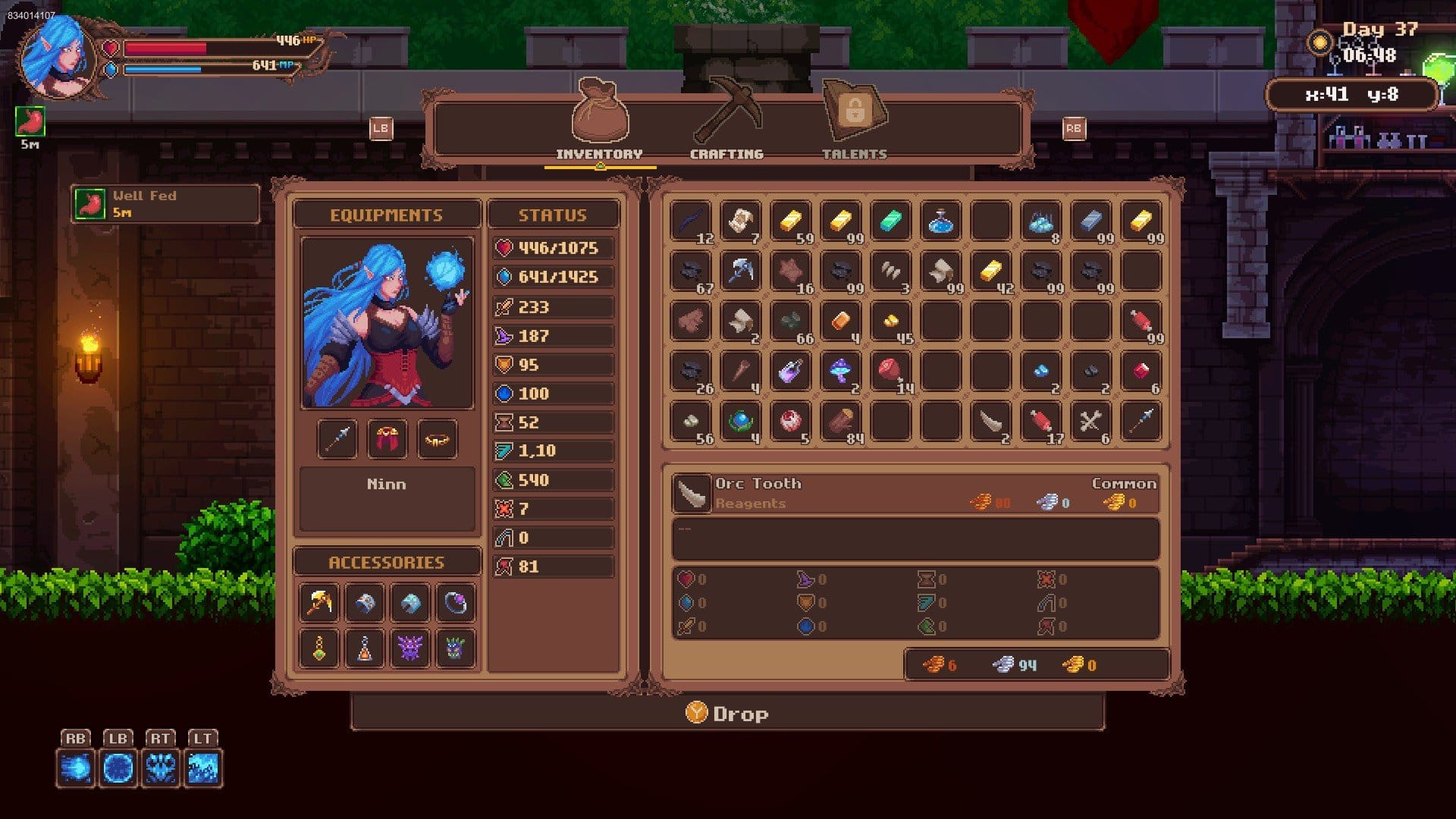
Task: Switch to the Crafting tab
Action: pyautogui.click(x=726, y=121)
